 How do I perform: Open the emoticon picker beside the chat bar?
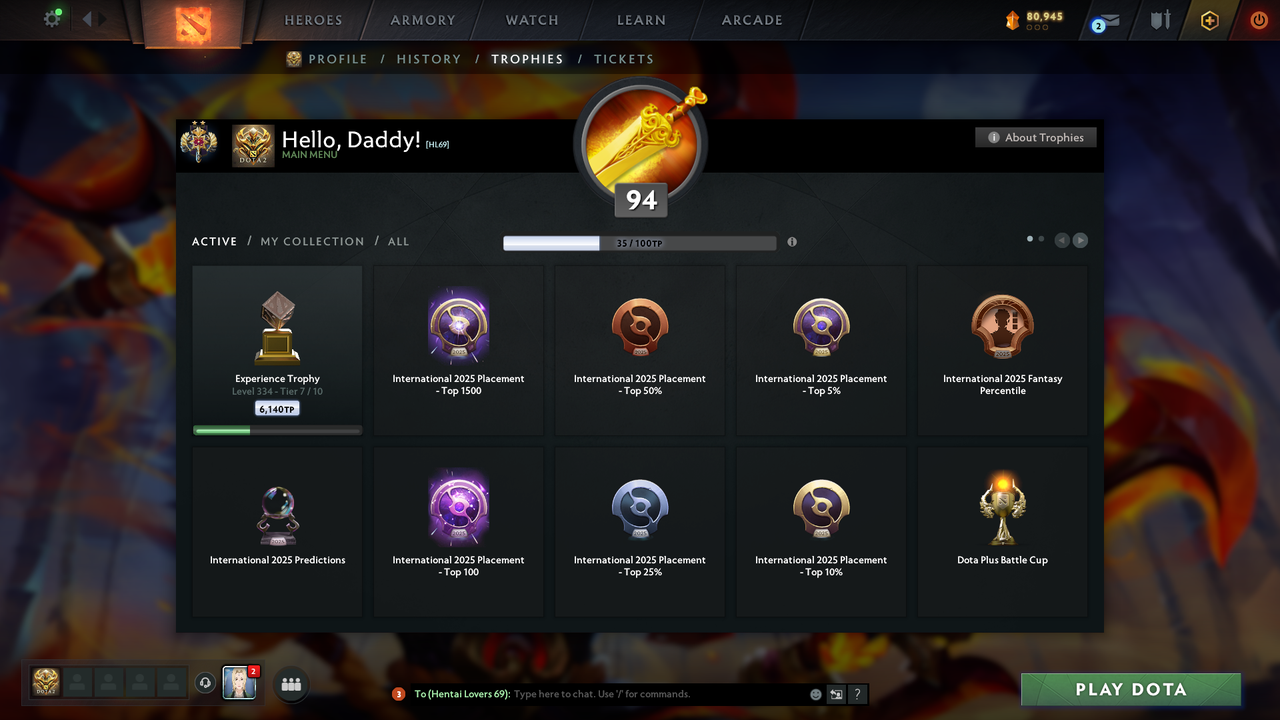pos(815,693)
